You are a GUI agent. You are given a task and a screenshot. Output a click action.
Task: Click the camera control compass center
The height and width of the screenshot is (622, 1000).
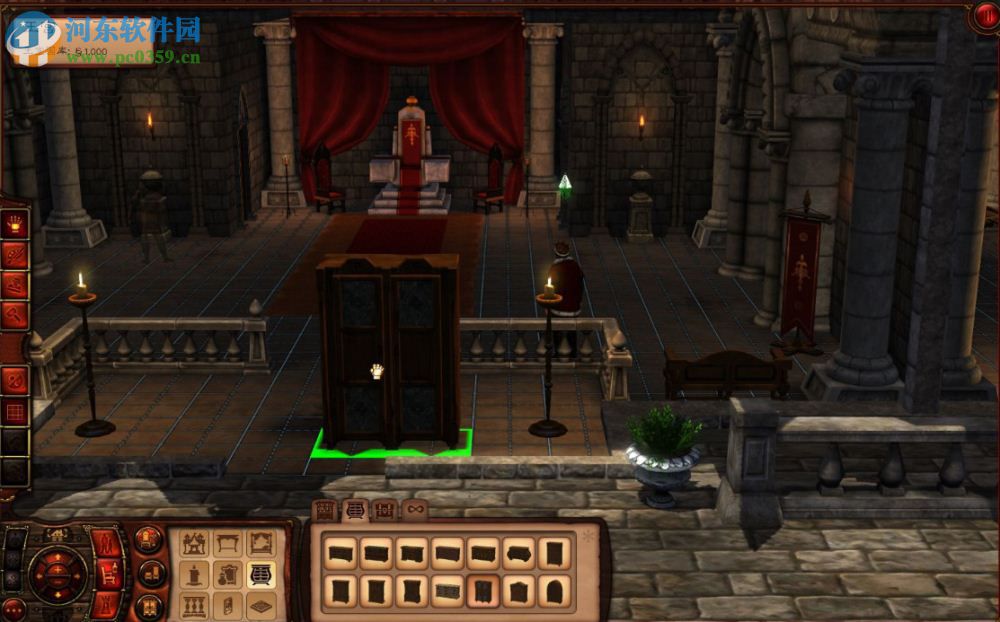pos(55,573)
